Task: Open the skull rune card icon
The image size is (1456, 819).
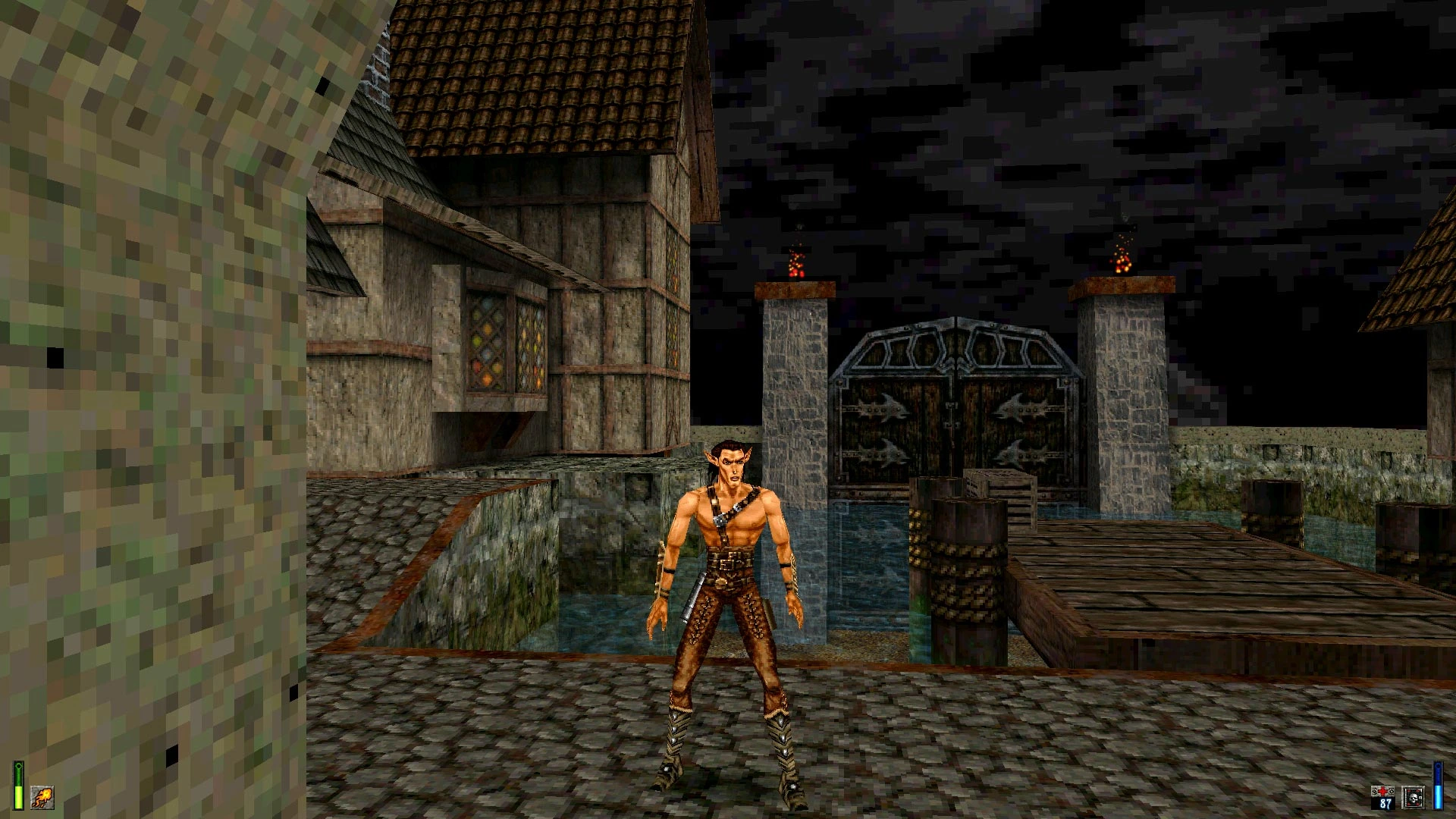Action: [1414, 798]
